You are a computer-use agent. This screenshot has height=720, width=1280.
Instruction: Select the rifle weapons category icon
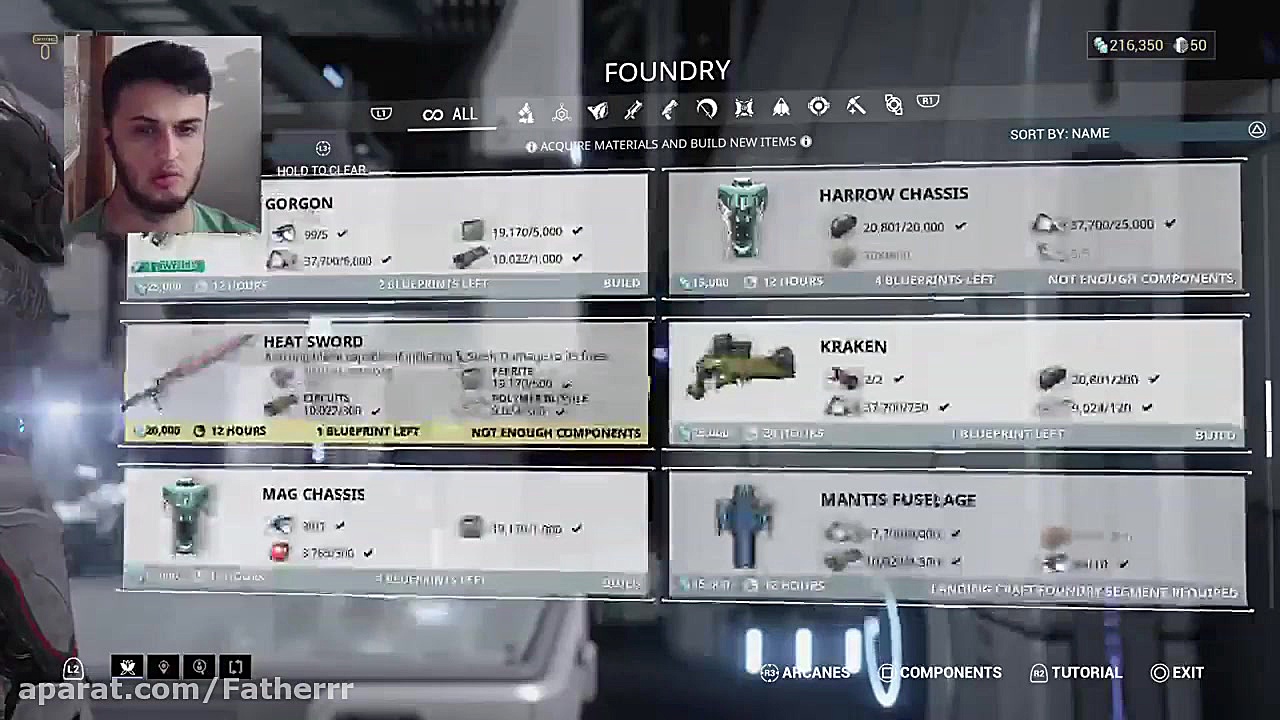point(633,110)
